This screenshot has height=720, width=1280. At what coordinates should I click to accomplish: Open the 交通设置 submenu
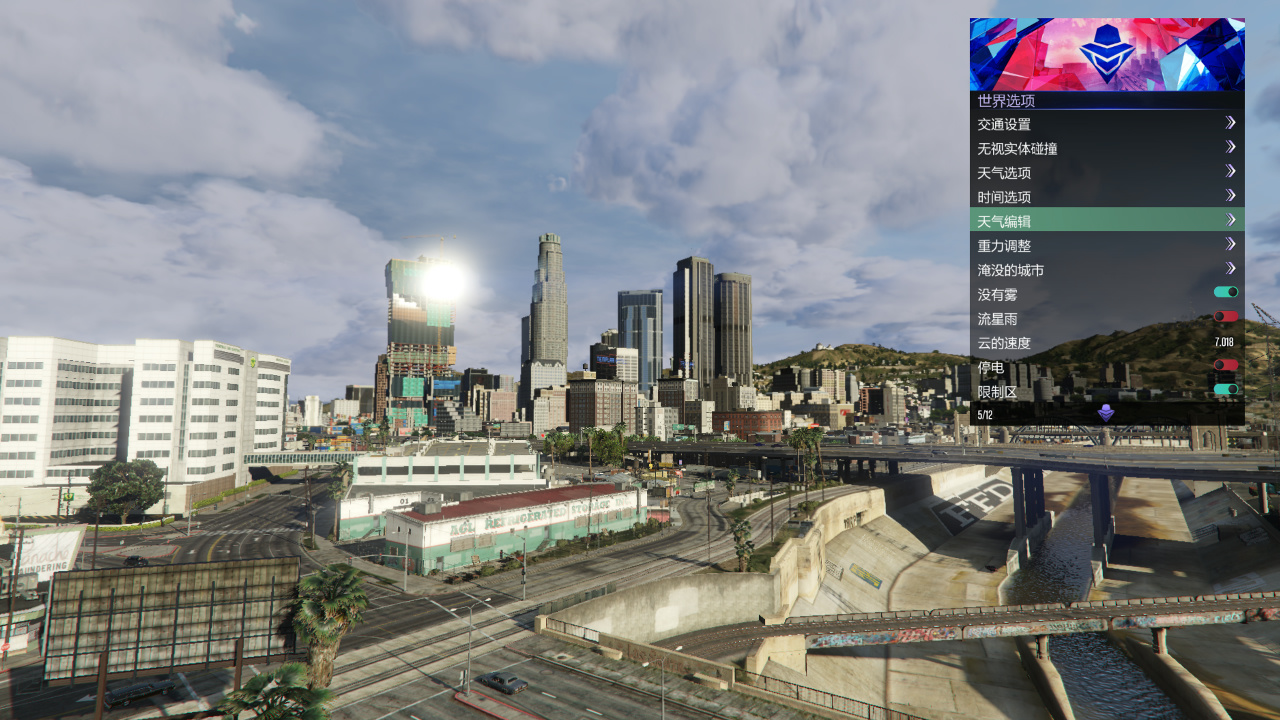click(x=1106, y=124)
